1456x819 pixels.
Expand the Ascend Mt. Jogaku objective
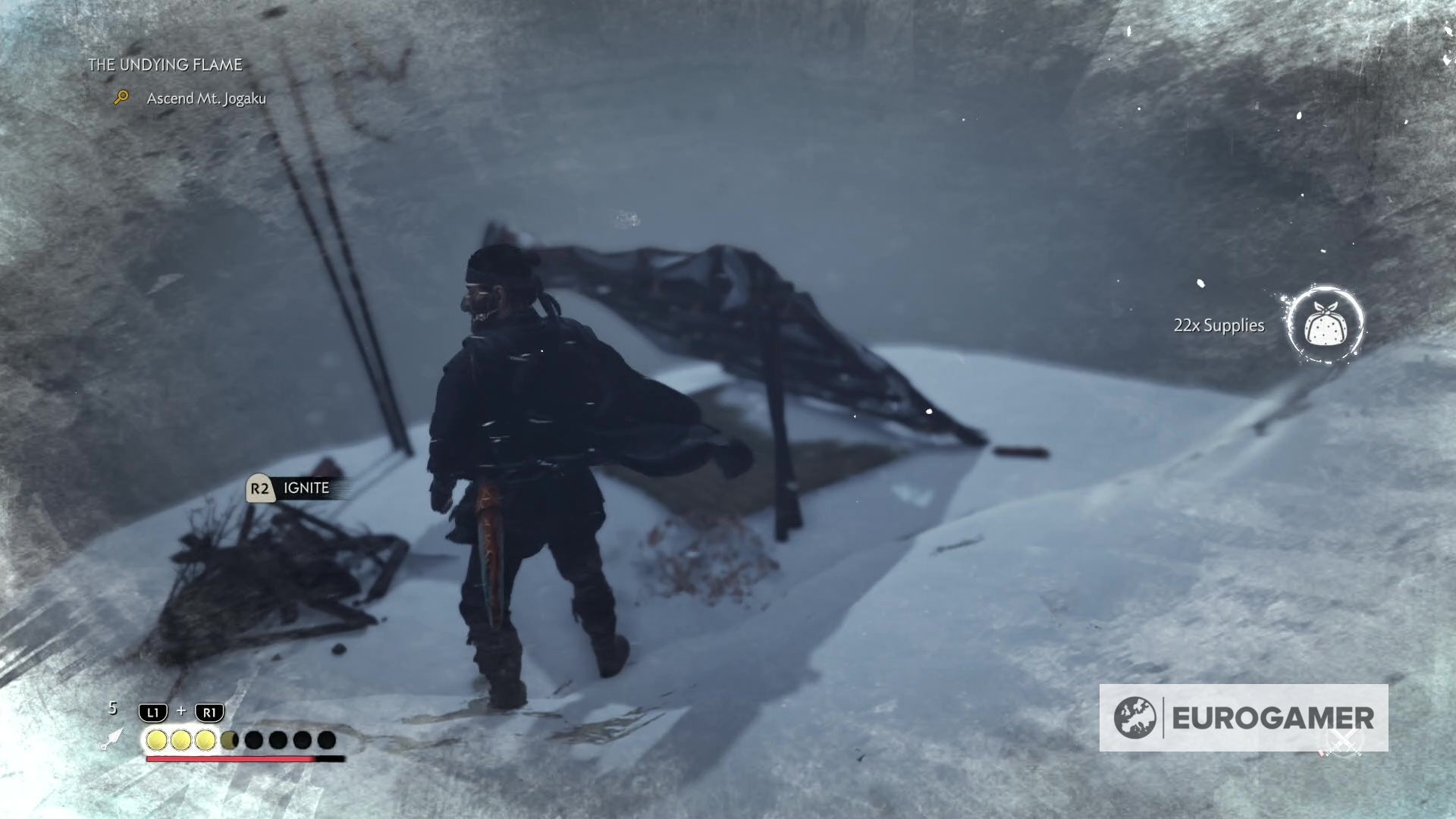click(206, 98)
